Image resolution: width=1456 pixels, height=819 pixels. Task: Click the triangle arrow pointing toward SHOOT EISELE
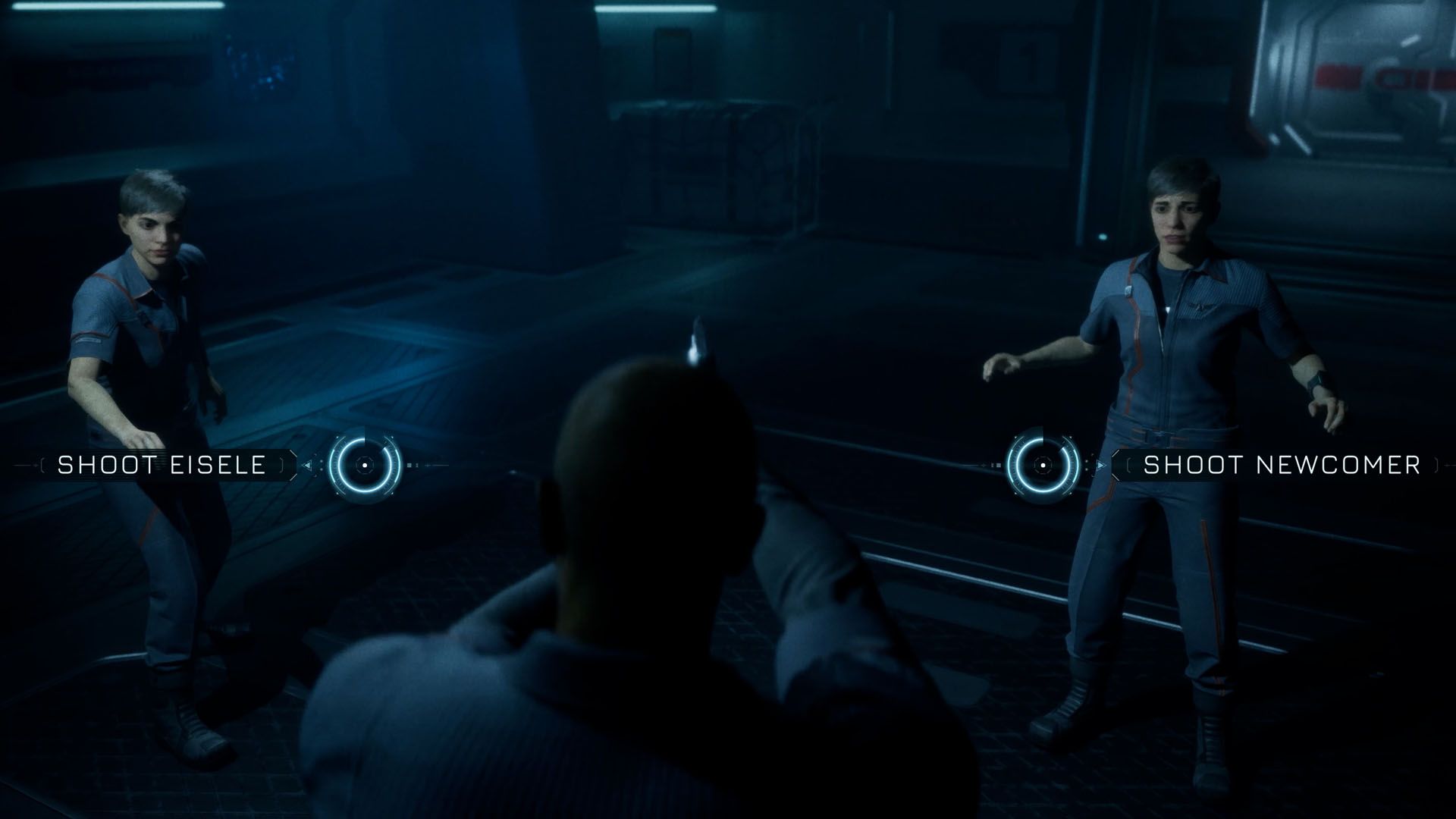point(308,466)
